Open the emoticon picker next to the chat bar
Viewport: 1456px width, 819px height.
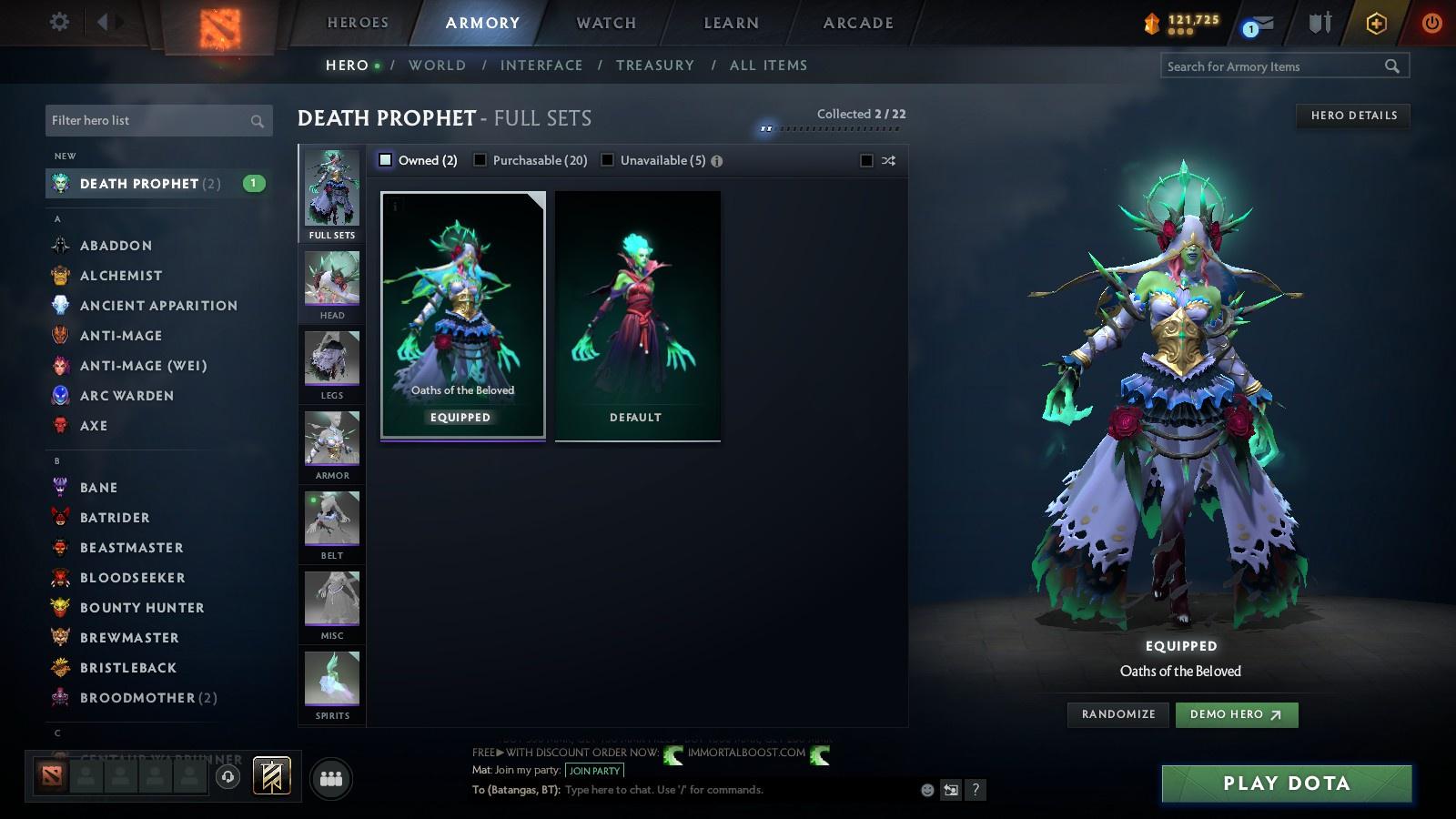pyautogui.click(x=926, y=790)
